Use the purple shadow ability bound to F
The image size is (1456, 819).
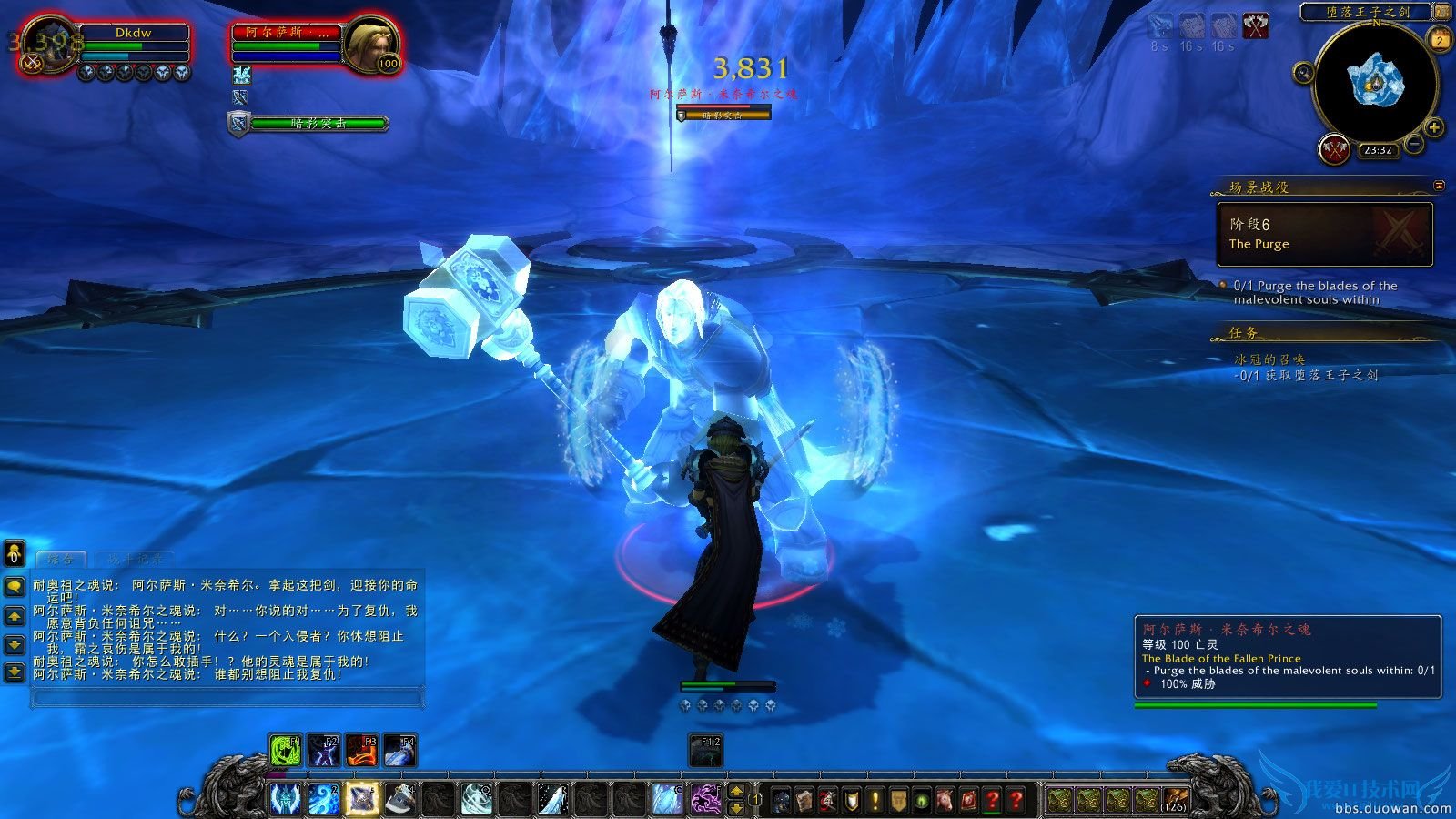click(707, 800)
